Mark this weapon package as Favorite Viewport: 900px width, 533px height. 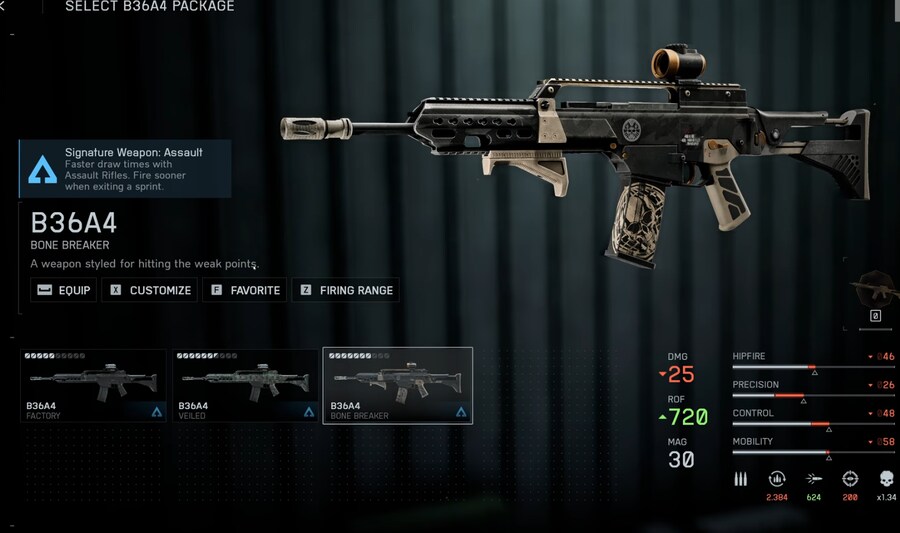click(x=244, y=290)
